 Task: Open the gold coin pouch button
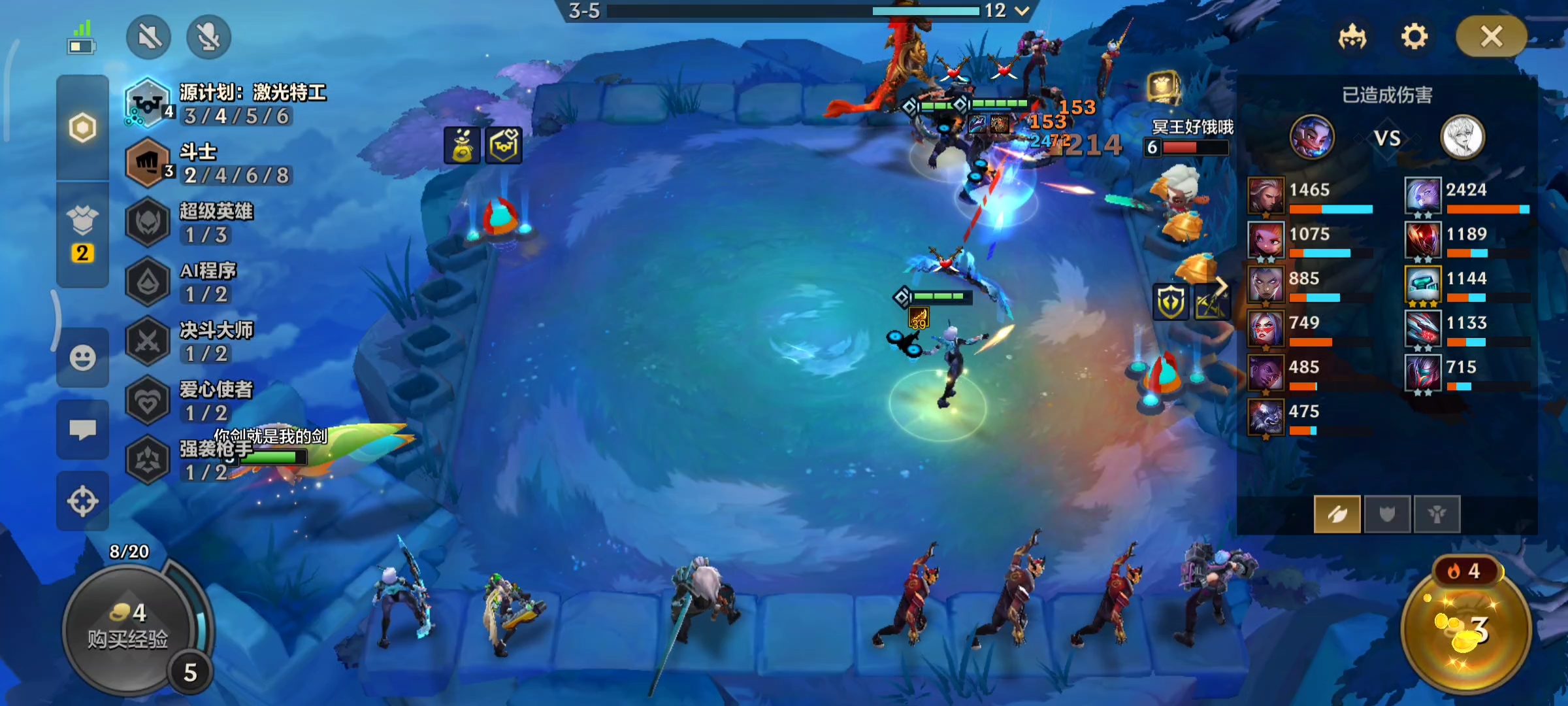coord(1466,629)
